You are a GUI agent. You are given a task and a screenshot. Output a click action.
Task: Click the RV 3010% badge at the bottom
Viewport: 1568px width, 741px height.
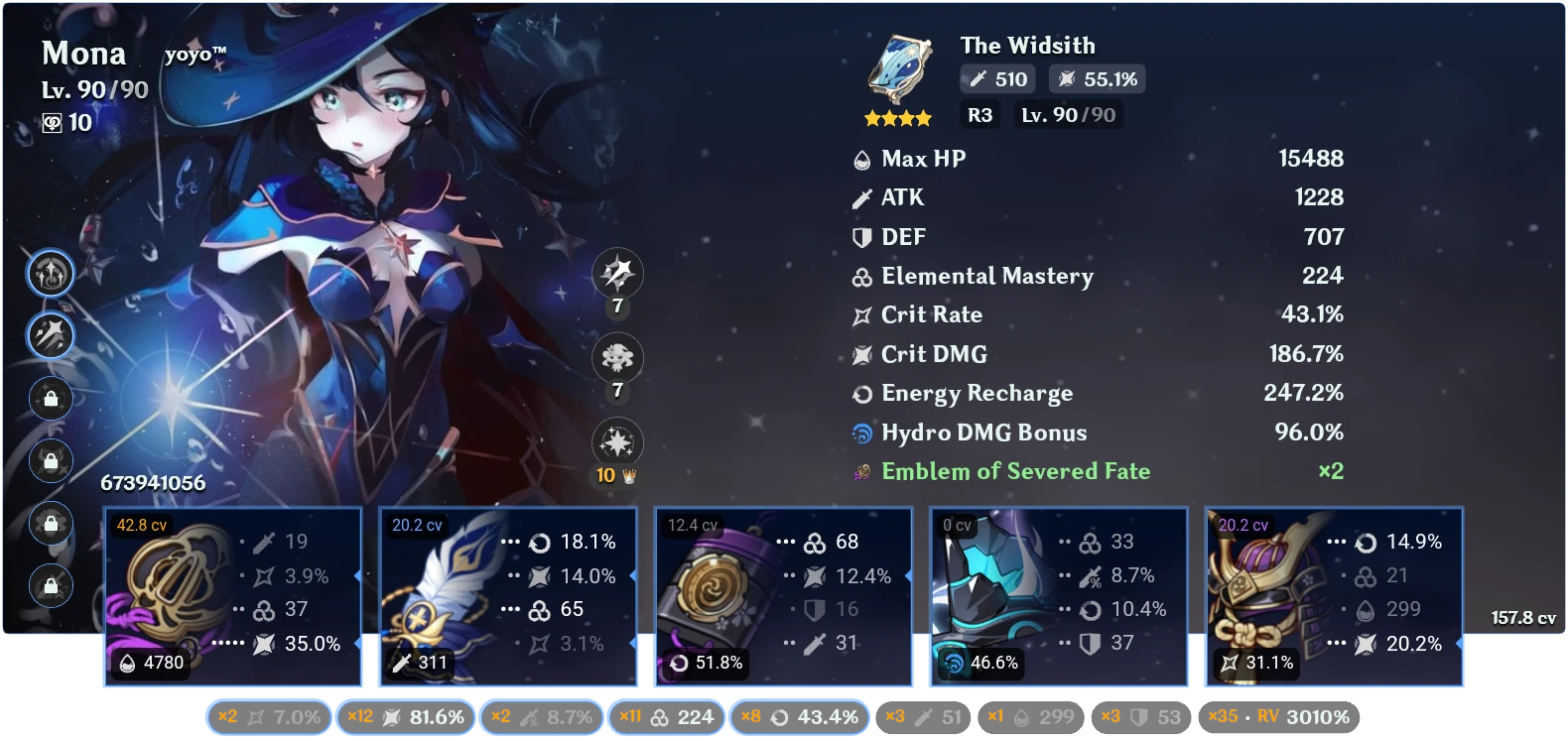coord(1280,716)
